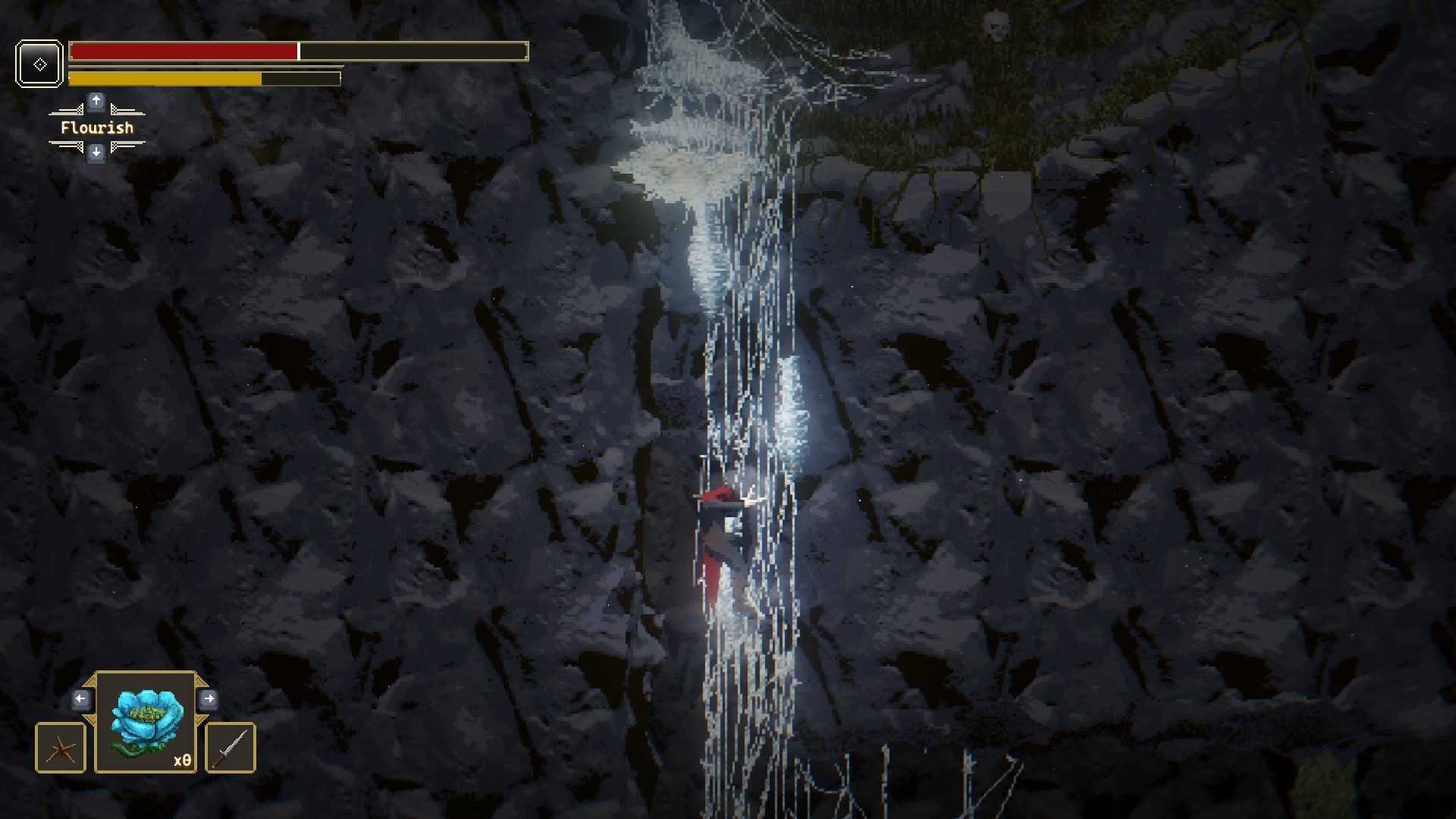
Task: Choose the brown twig bundle slot
Action: click(61, 748)
